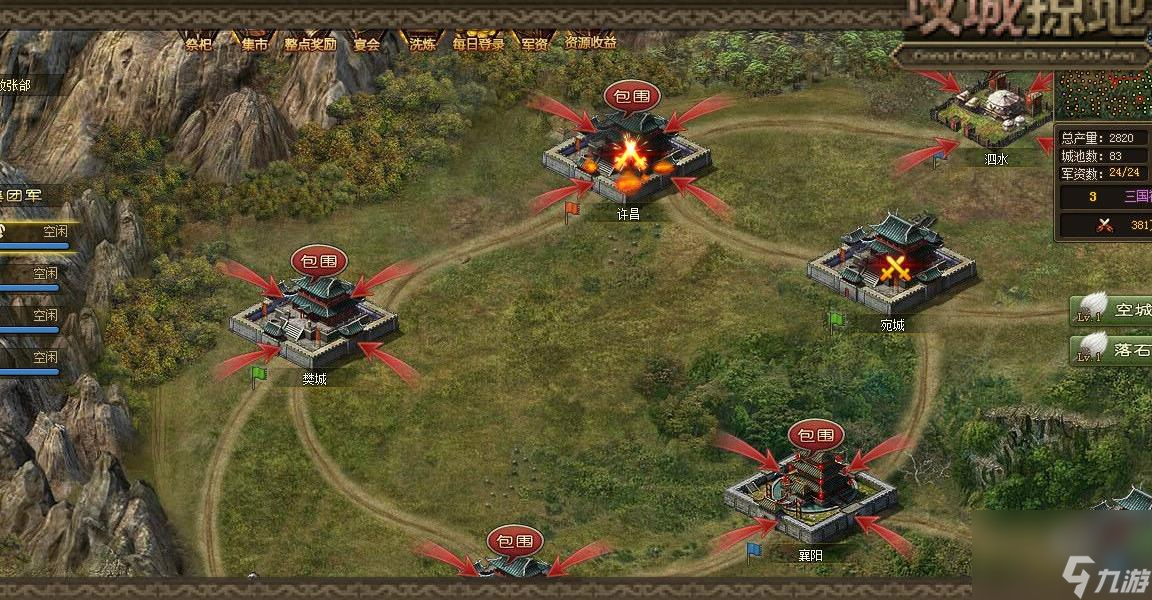
Task: Claim the 整点奖励 hourly reward
Action: coord(310,42)
